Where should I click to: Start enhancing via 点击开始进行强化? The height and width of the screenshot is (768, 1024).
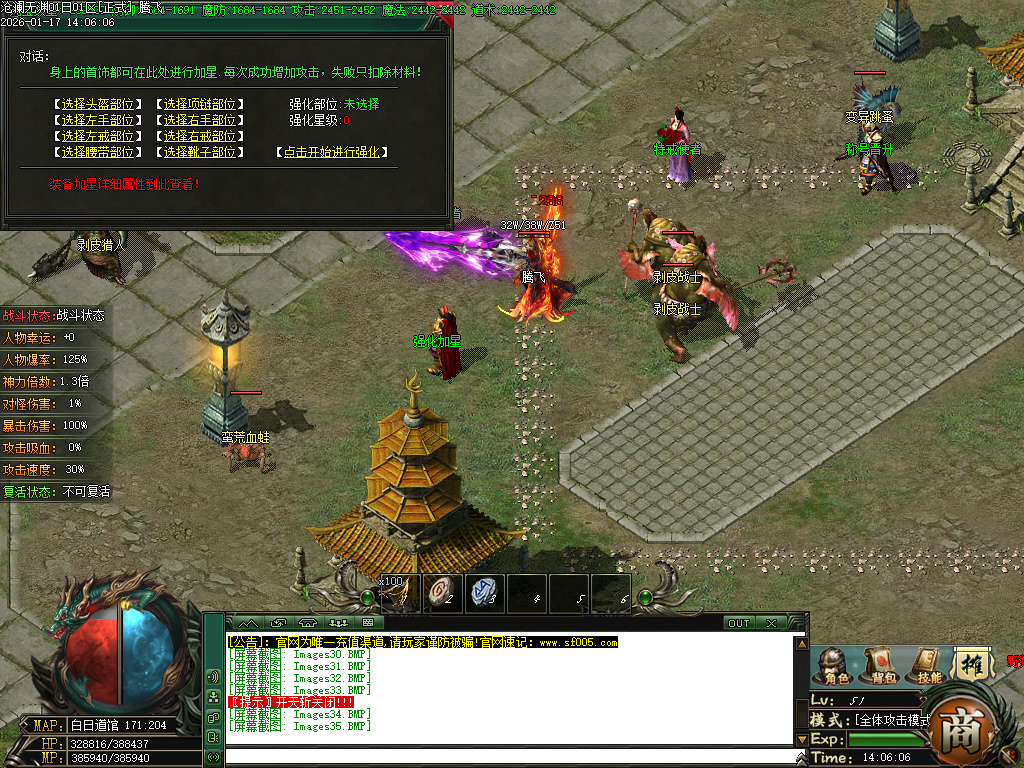[x=331, y=152]
